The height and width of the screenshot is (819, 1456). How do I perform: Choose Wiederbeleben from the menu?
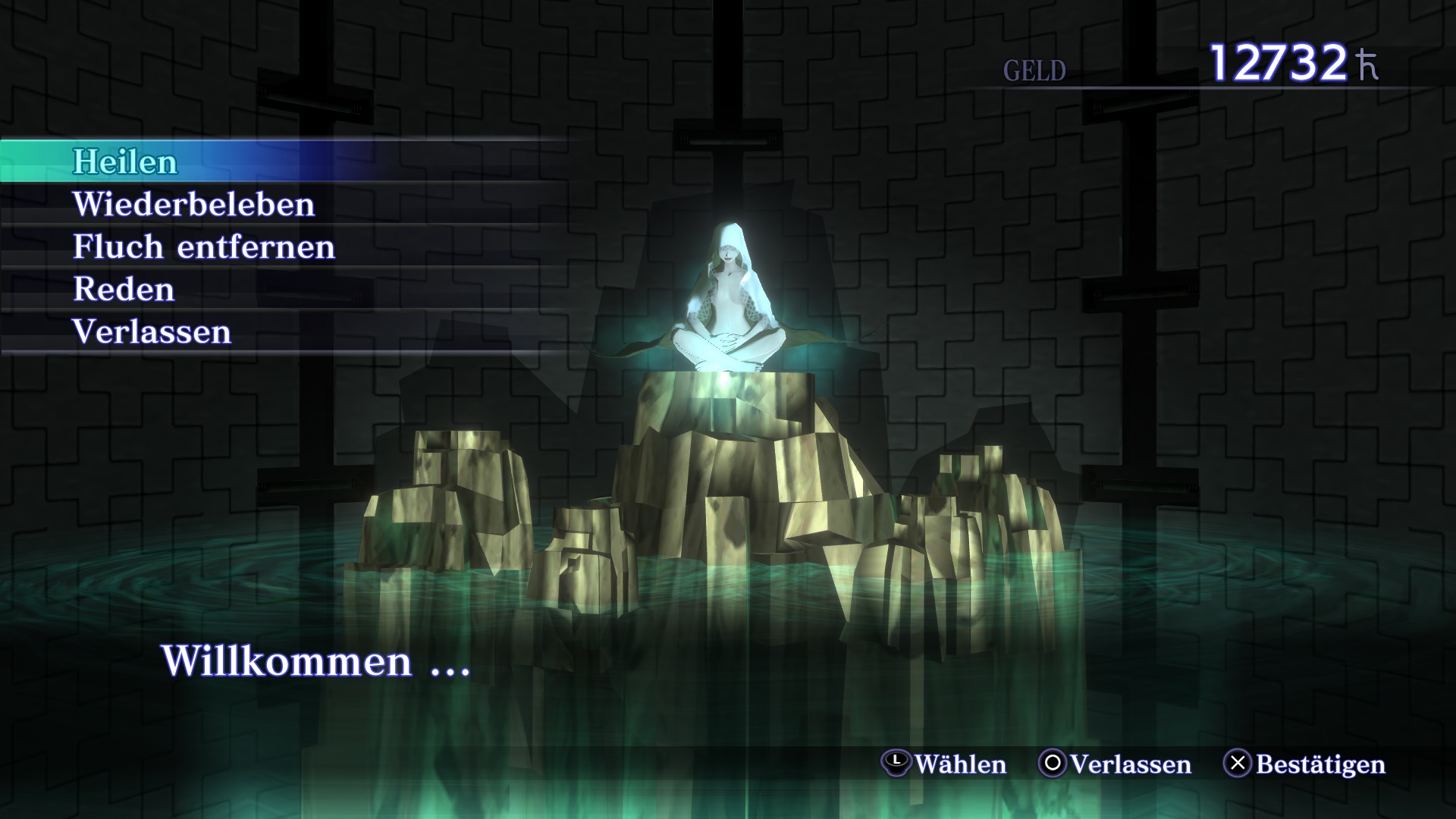pos(193,204)
